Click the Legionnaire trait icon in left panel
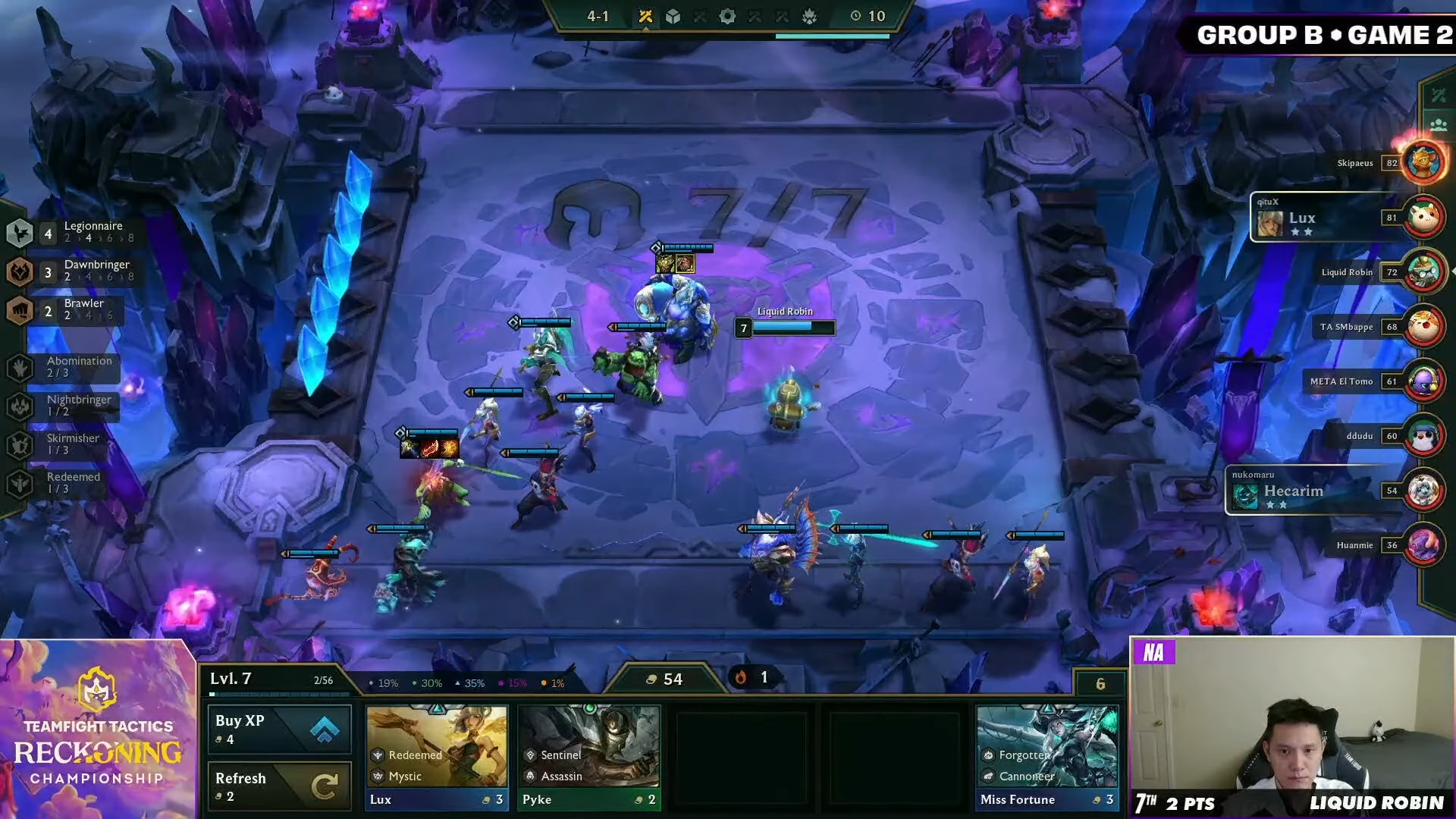Screen dimensions: 1456x819 point(18,233)
